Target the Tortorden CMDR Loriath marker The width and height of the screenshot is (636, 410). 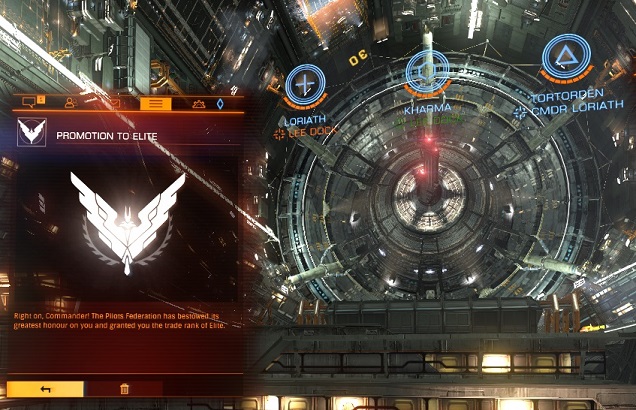click(565, 58)
